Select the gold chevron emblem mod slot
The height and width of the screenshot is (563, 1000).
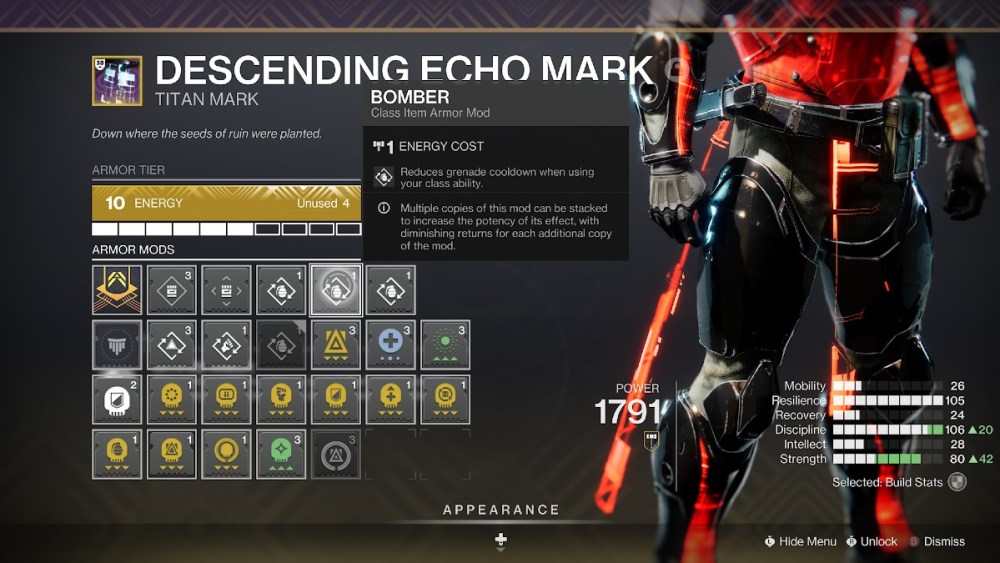pyautogui.click(x=117, y=290)
